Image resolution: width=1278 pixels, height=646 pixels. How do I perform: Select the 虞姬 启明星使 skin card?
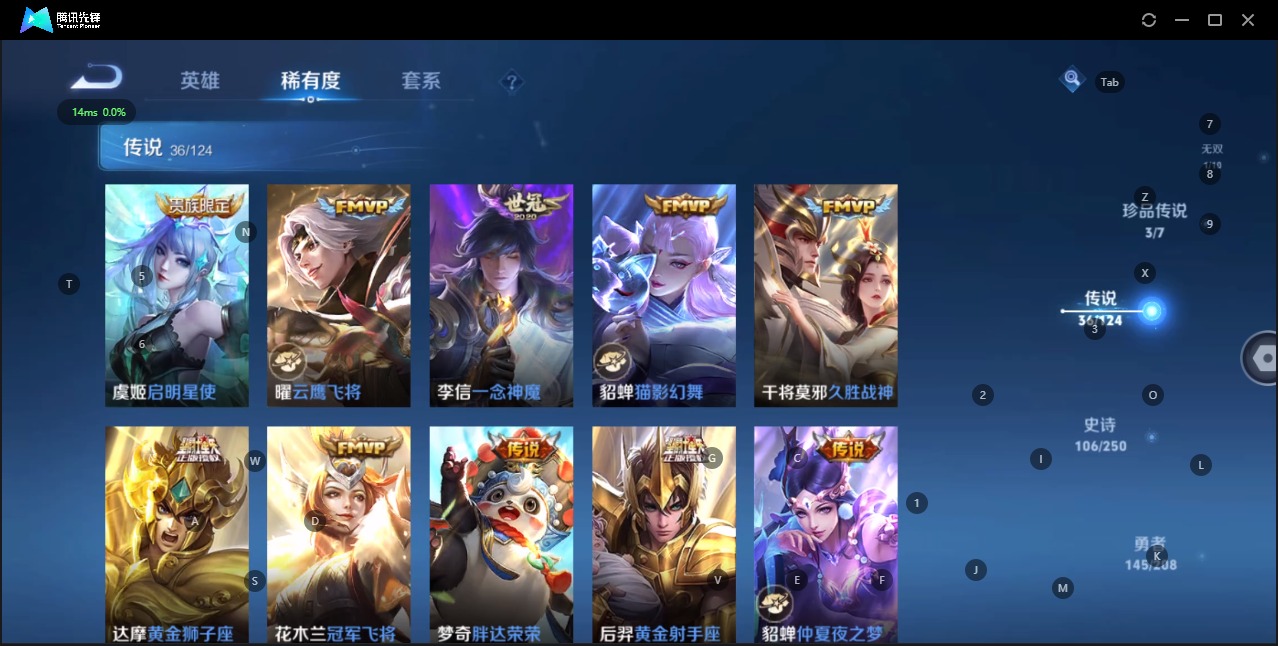177,295
